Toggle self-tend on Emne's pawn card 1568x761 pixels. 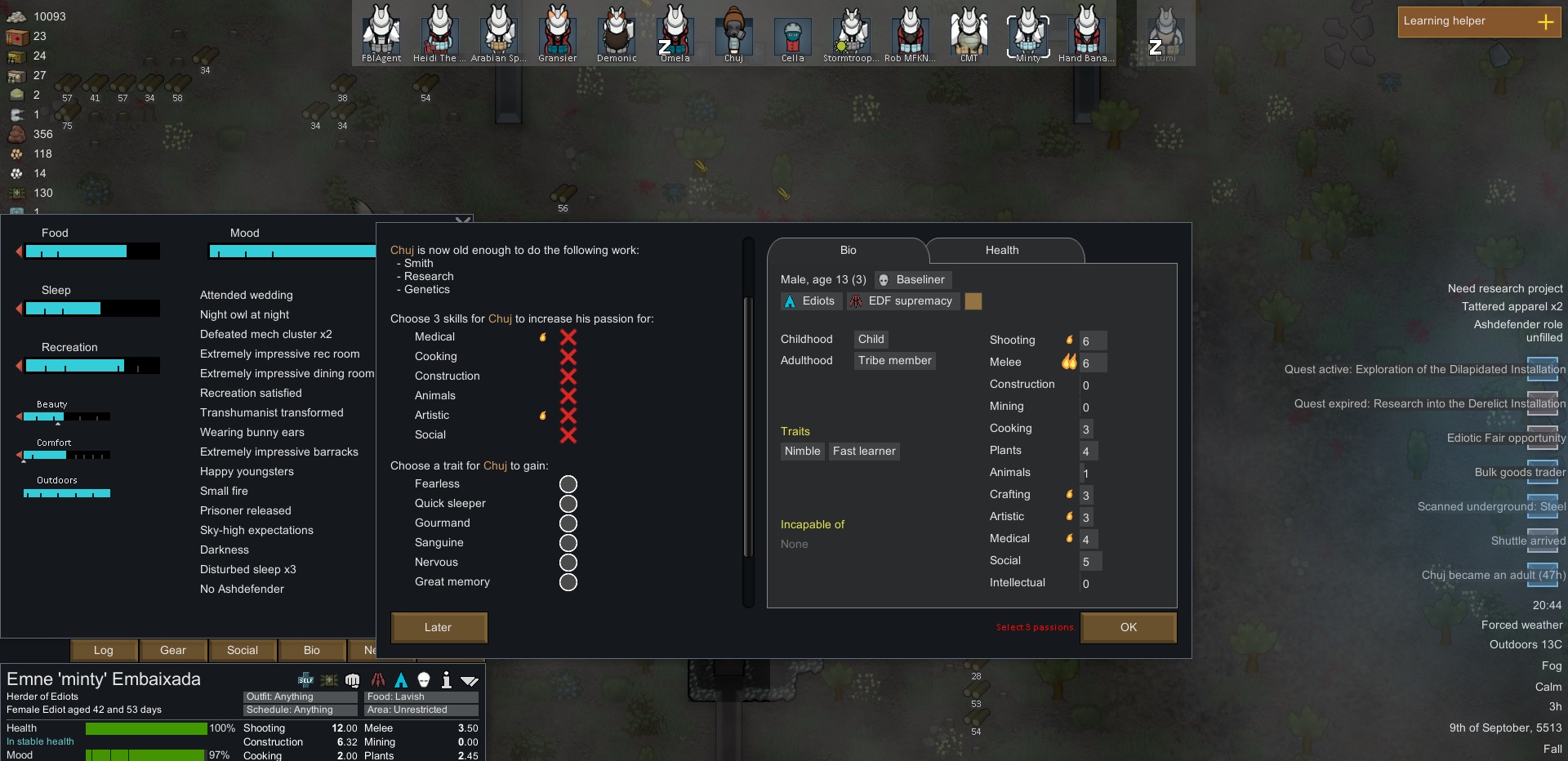click(305, 680)
